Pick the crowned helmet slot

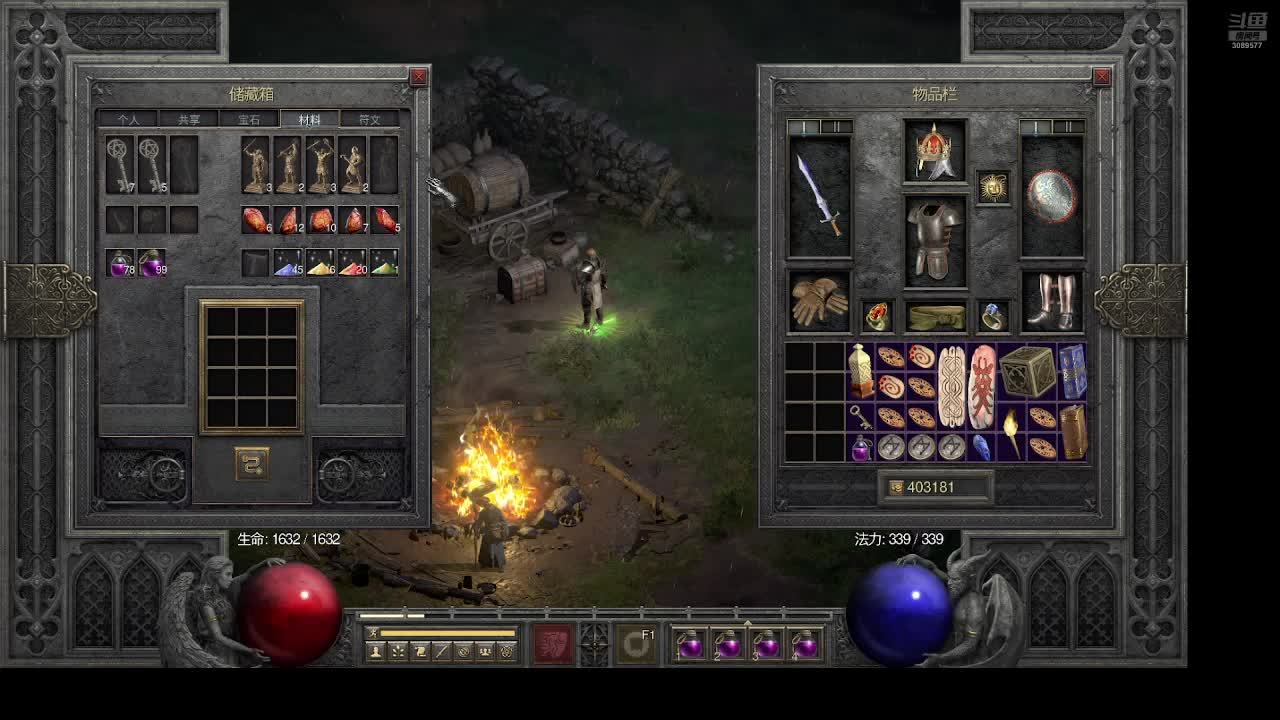coord(935,152)
